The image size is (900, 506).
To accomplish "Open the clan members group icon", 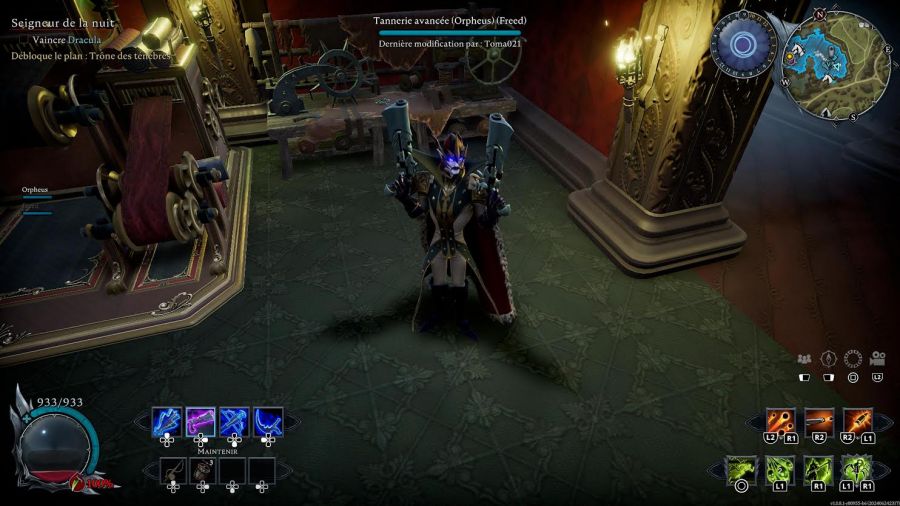I will (x=804, y=359).
